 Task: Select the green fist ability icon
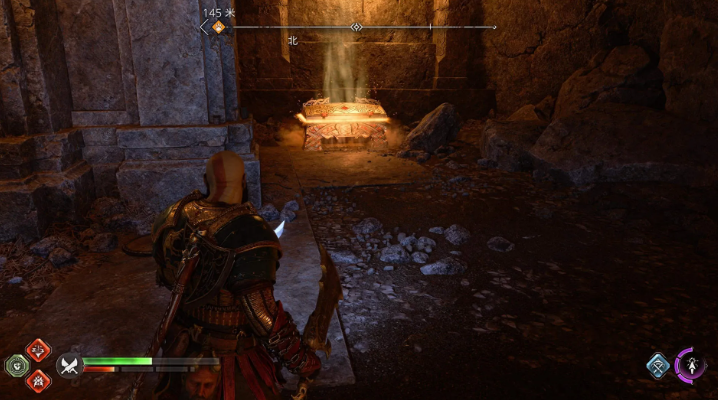17,364
